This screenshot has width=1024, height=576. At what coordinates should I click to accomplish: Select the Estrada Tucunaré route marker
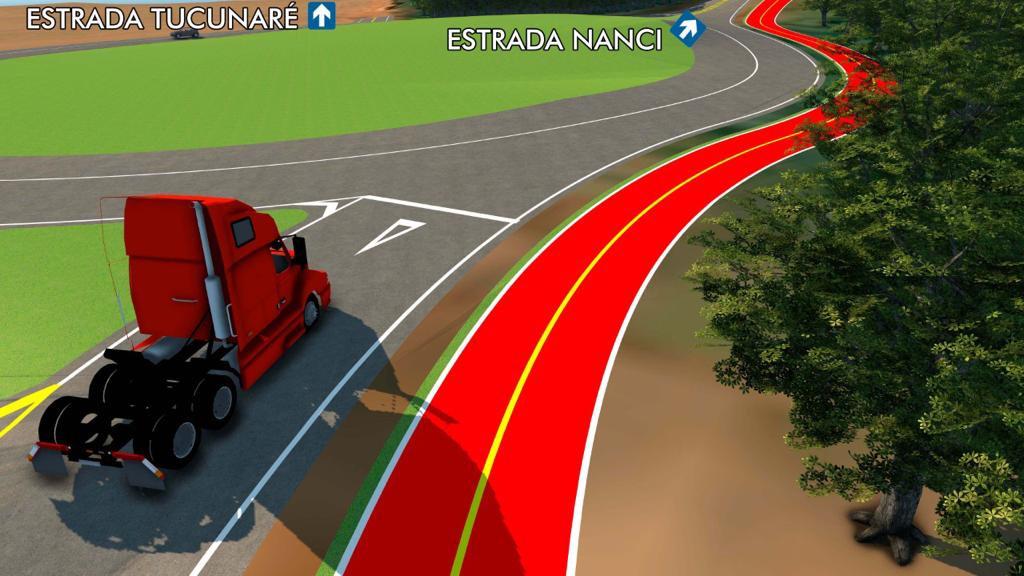pyautogui.click(x=321, y=16)
